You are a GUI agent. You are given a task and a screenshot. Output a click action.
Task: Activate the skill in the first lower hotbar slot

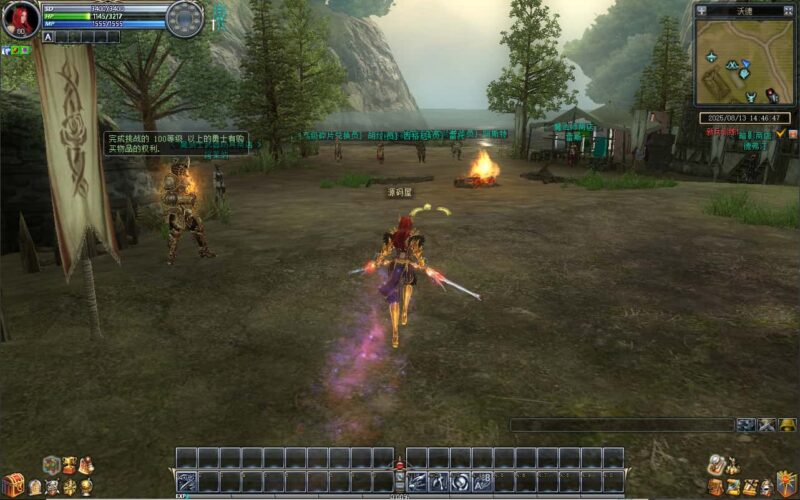click(x=186, y=481)
